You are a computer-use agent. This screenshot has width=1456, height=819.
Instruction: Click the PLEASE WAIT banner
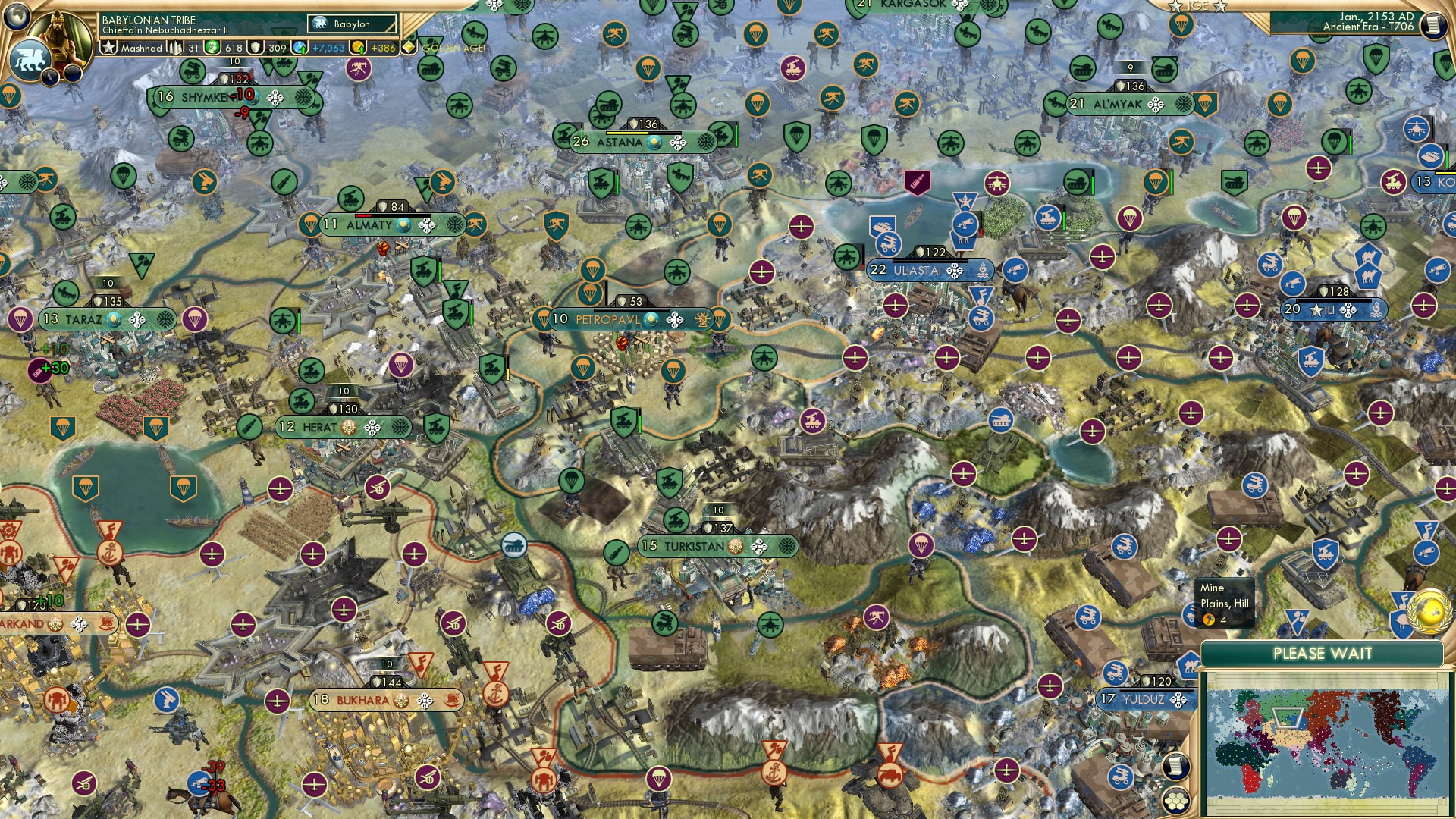pyautogui.click(x=1323, y=653)
